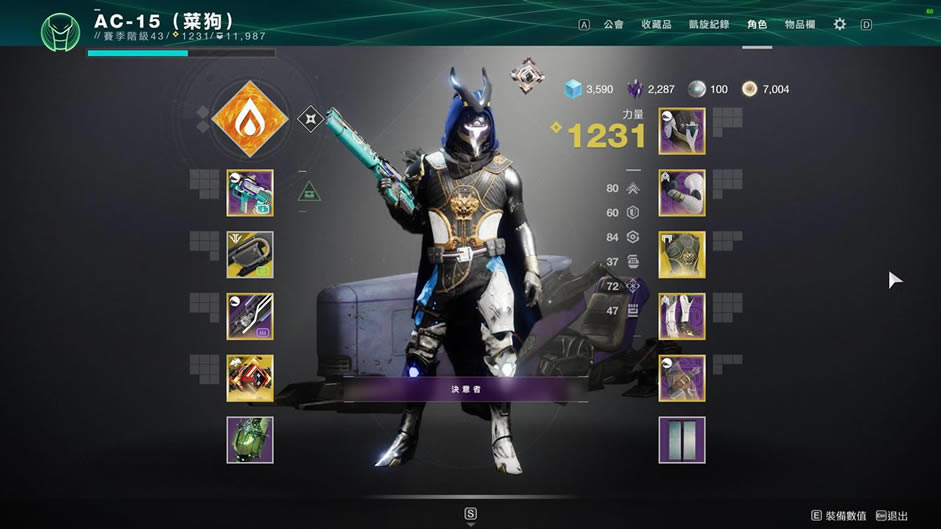The width and height of the screenshot is (941, 529).
Task: Inspect the class item cloak slot
Action: tap(682, 378)
